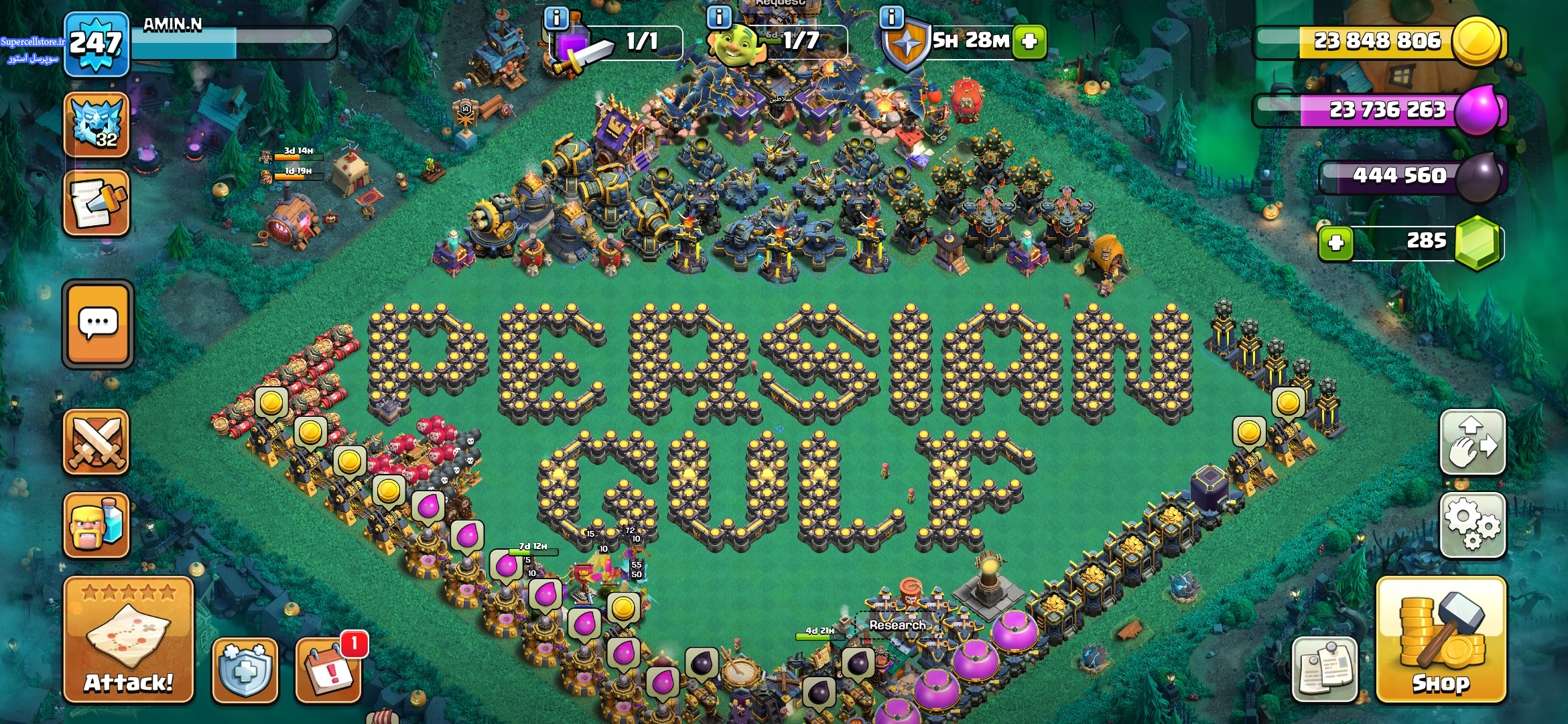
Task: Open the settings gears menu
Action: (x=1472, y=525)
